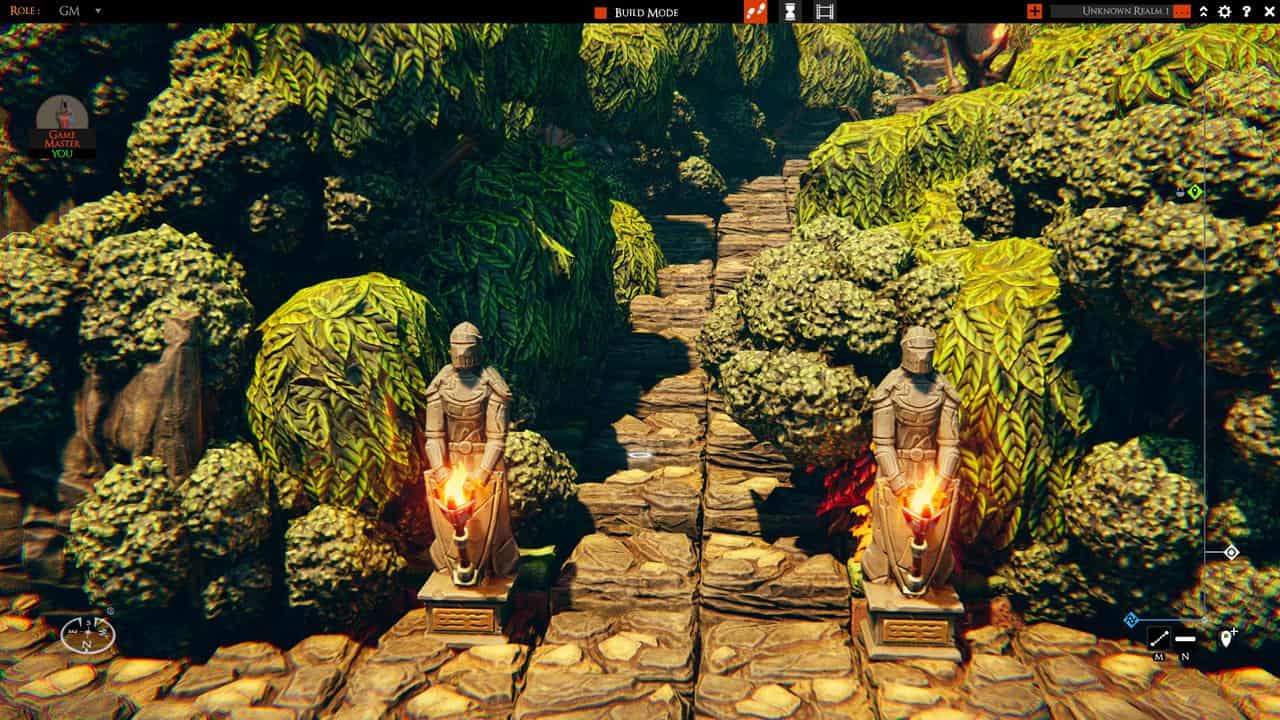Image resolution: width=1280 pixels, height=720 pixels.
Task: Click the minus tool labeled N
Action: [1187, 637]
